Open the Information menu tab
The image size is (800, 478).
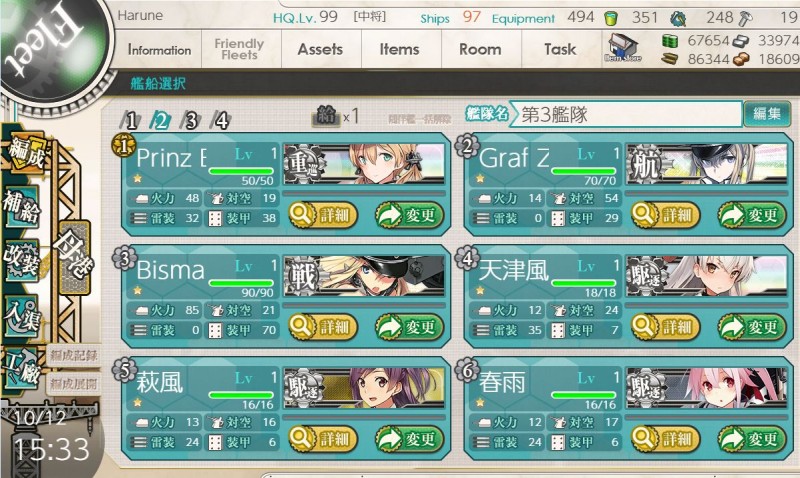click(159, 50)
